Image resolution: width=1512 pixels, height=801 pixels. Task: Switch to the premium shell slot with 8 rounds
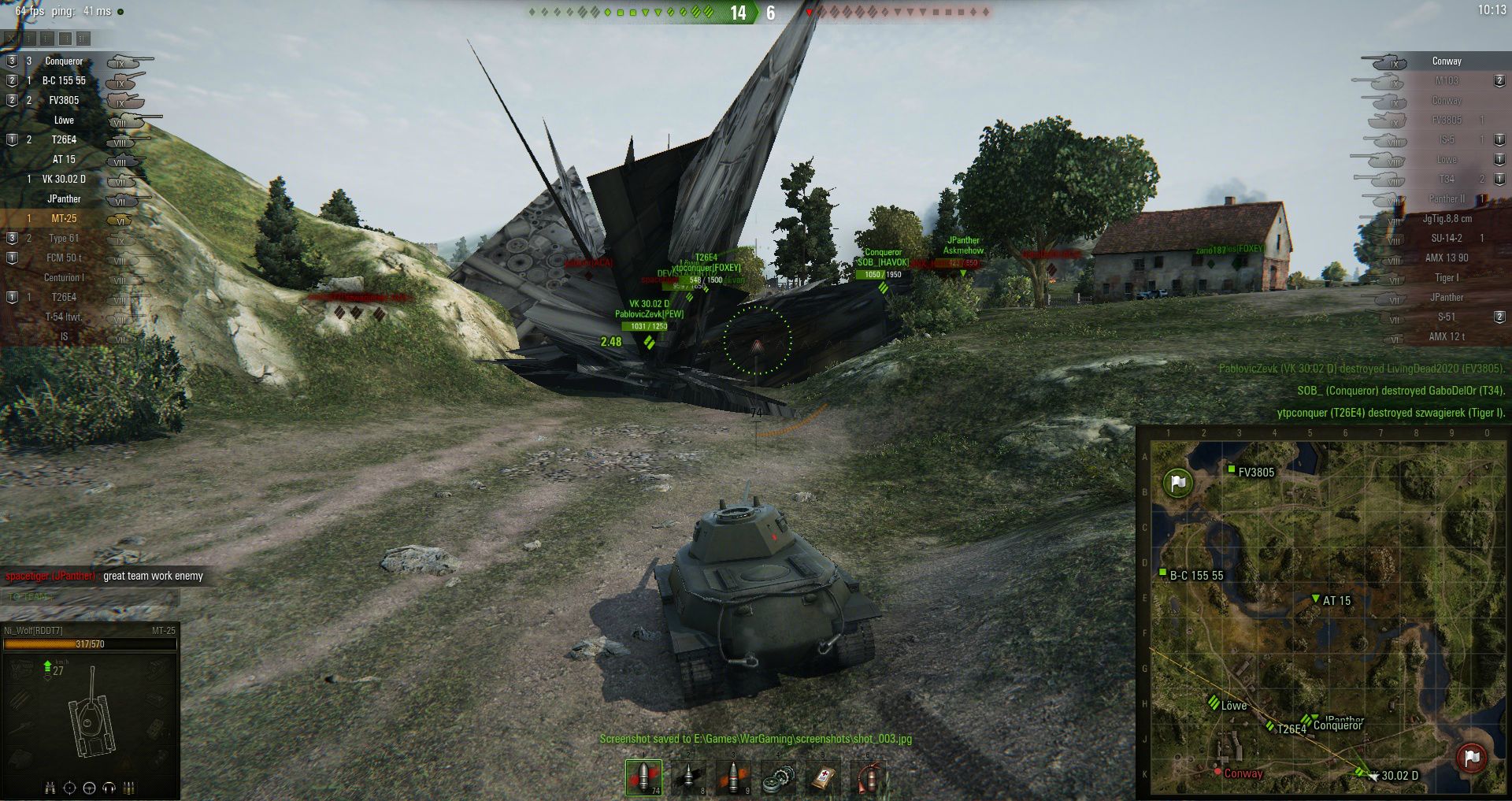pyautogui.click(x=688, y=777)
